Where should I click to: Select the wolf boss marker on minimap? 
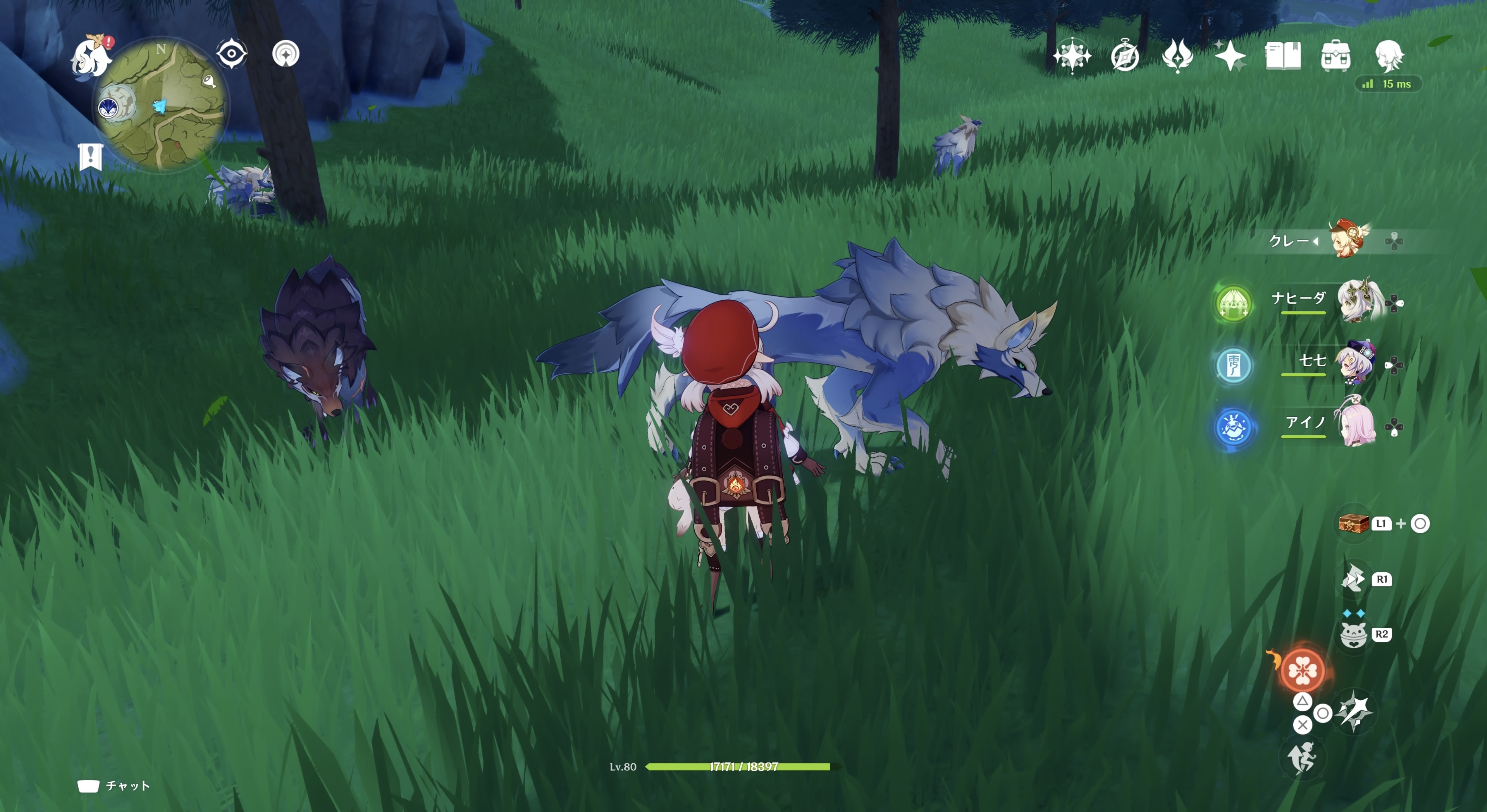(x=108, y=107)
